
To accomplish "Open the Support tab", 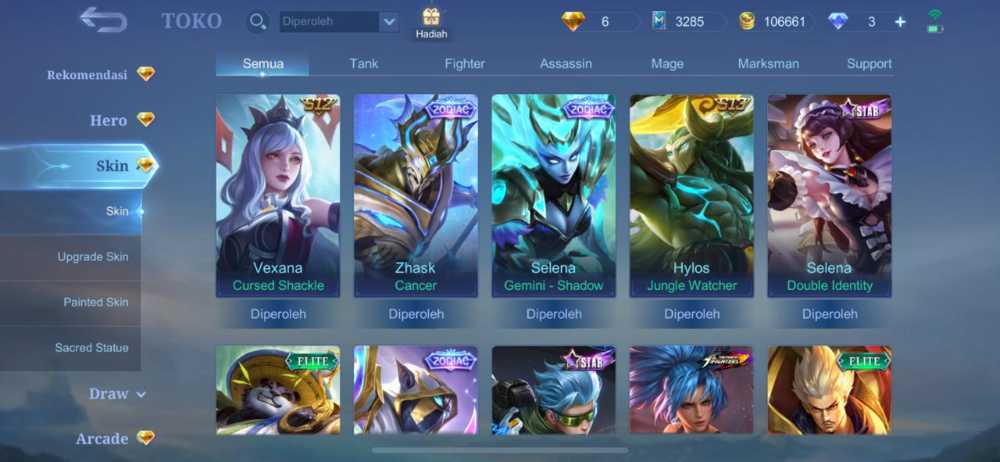I will 869,63.
